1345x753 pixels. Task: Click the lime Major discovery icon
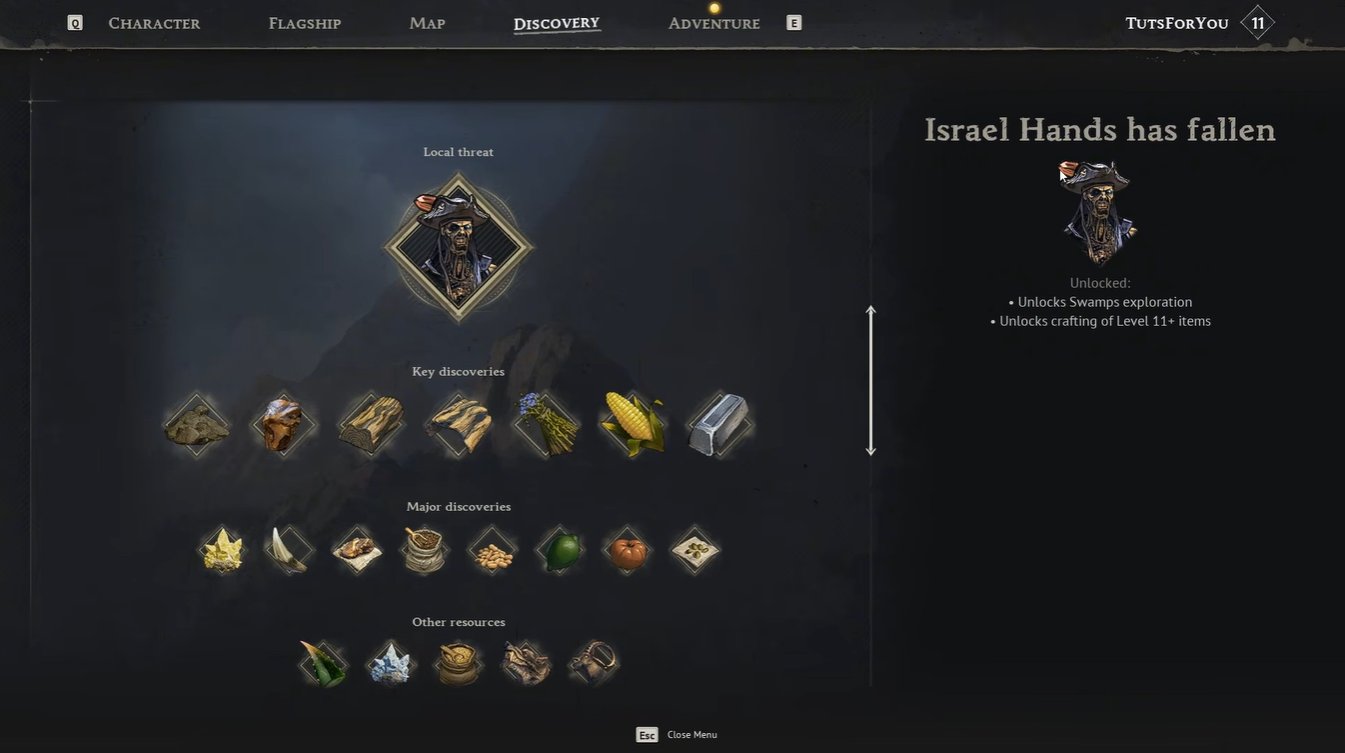(559, 548)
